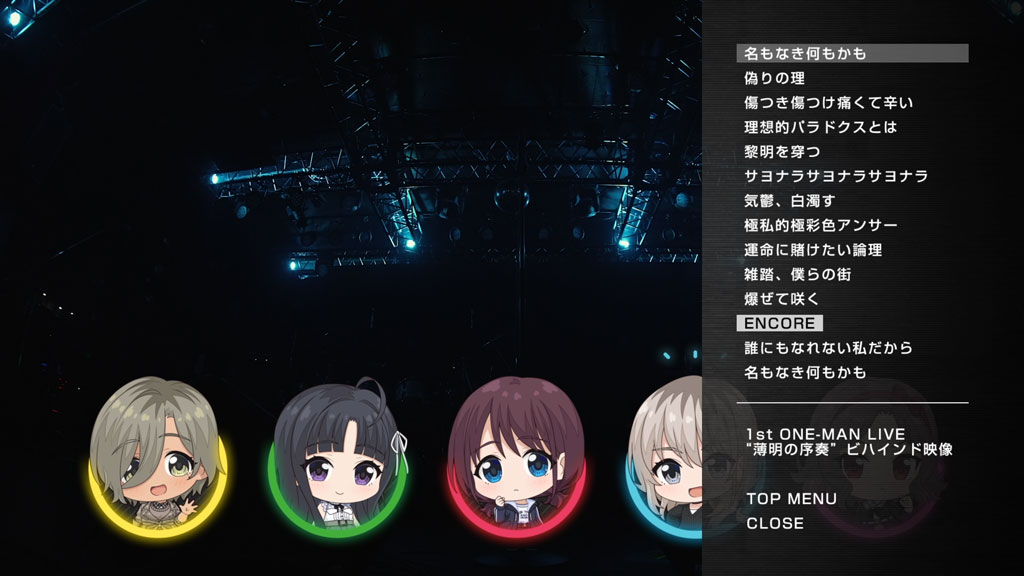1024x576 pixels.
Task: Choose 気鬱、白濁す from the setlist
Action: pyautogui.click(x=789, y=201)
